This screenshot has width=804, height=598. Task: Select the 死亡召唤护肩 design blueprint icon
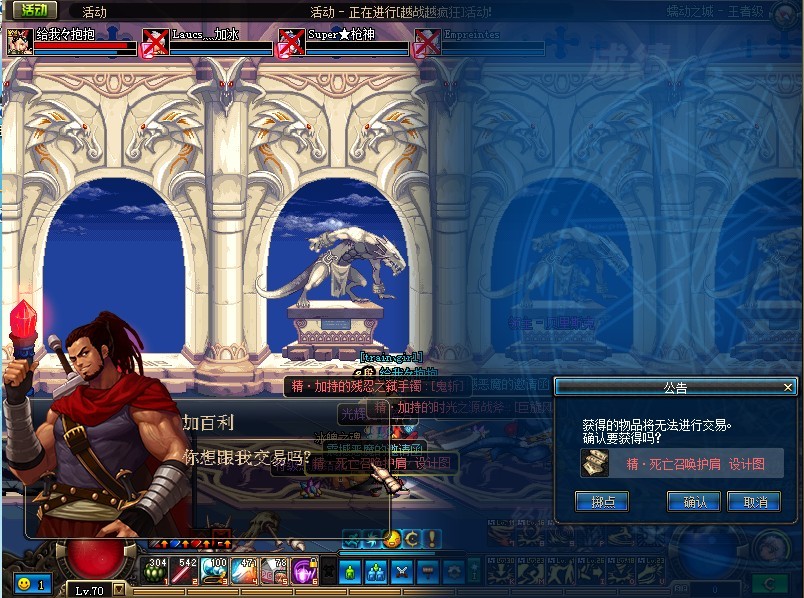click(596, 463)
